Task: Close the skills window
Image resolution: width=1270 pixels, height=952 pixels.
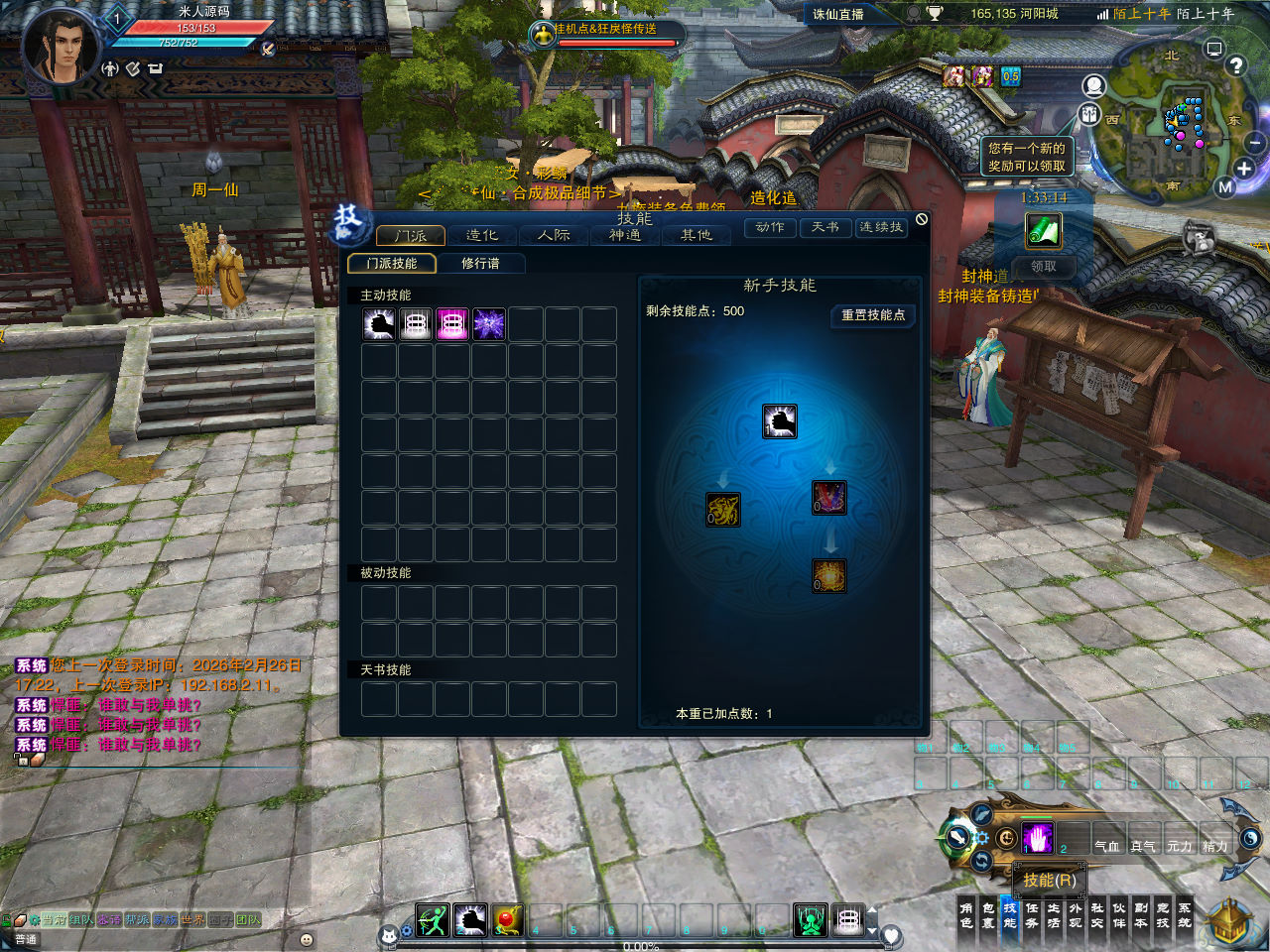Action: [x=922, y=219]
